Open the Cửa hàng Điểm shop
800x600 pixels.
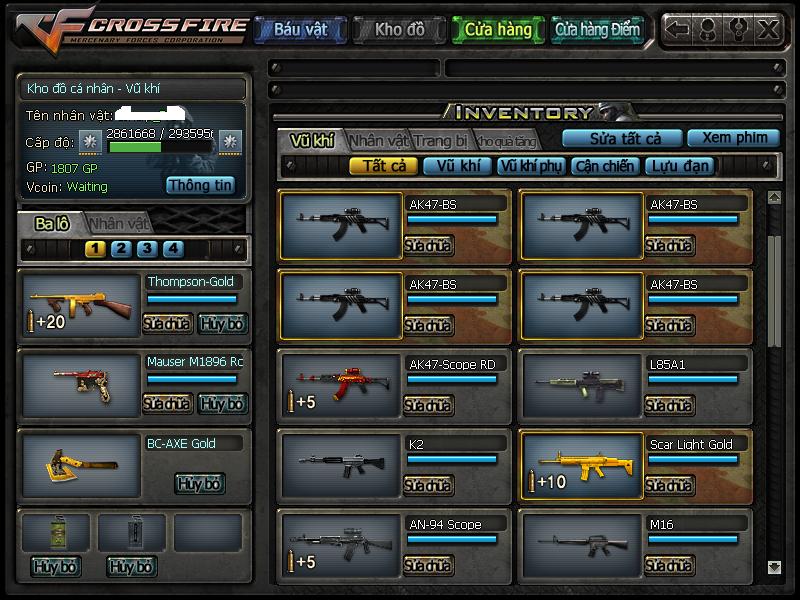pyautogui.click(x=597, y=30)
